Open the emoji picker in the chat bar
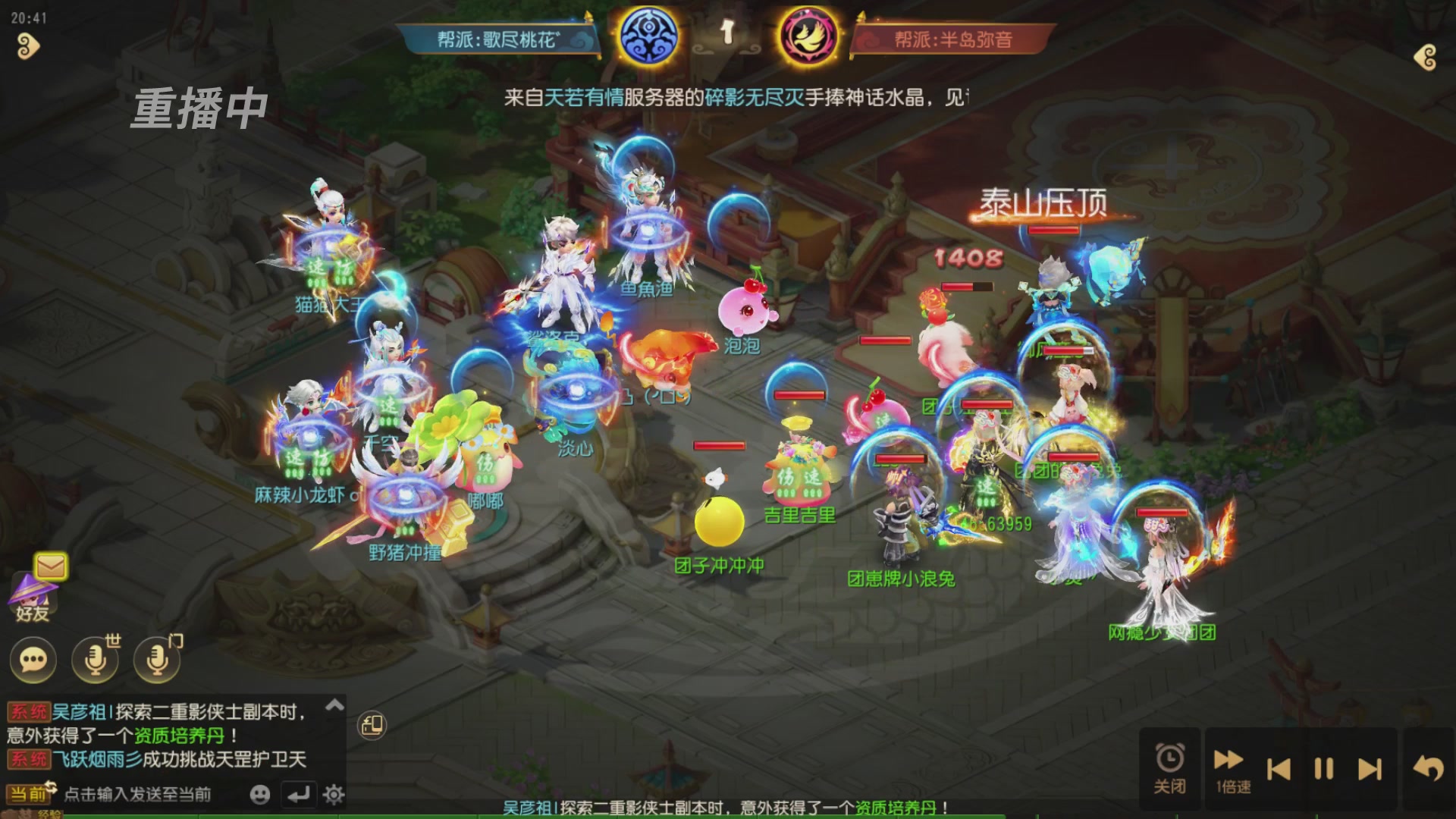Viewport: 1456px width, 819px height. (x=258, y=795)
